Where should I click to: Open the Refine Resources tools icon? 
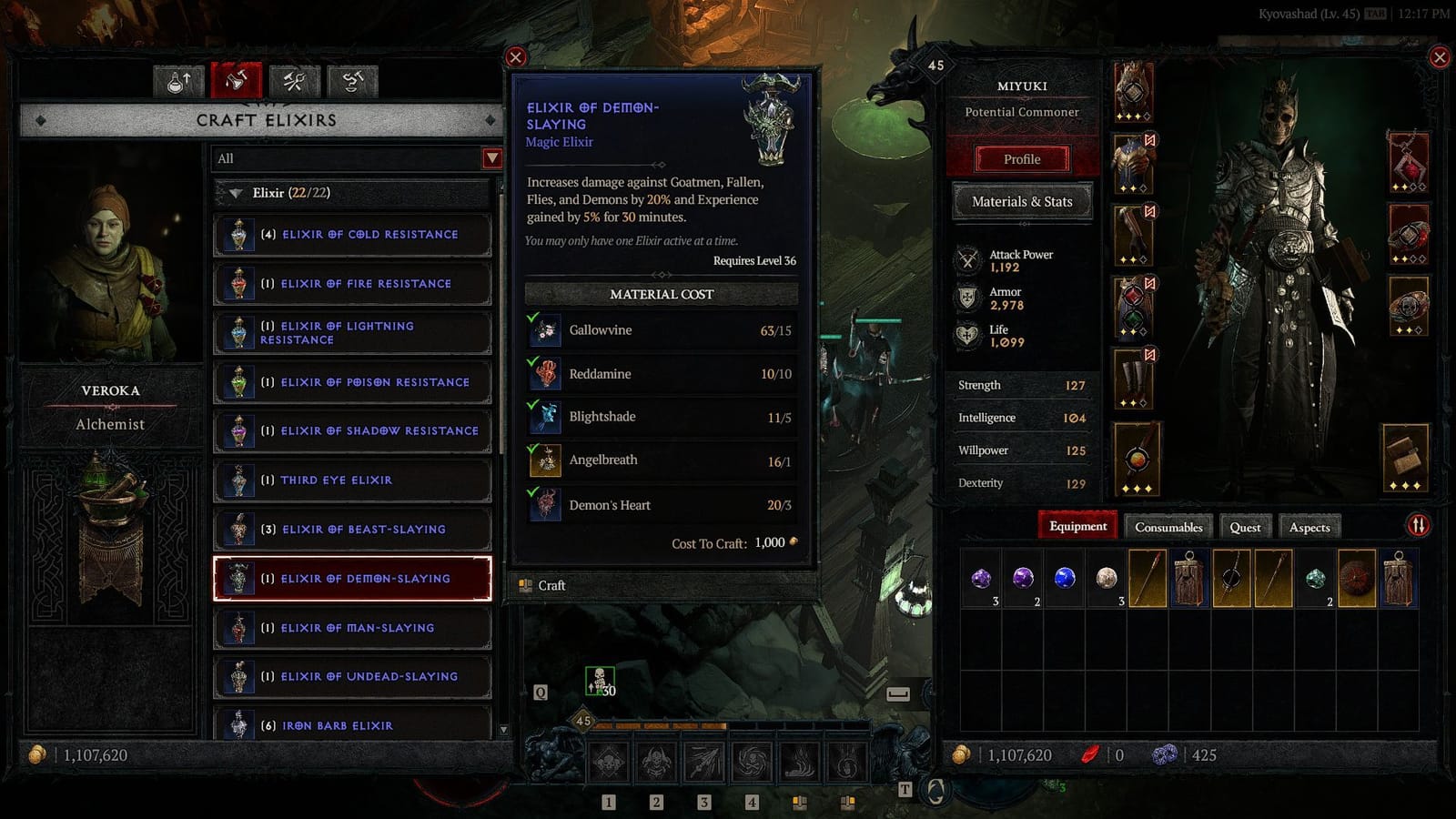[293, 80]
